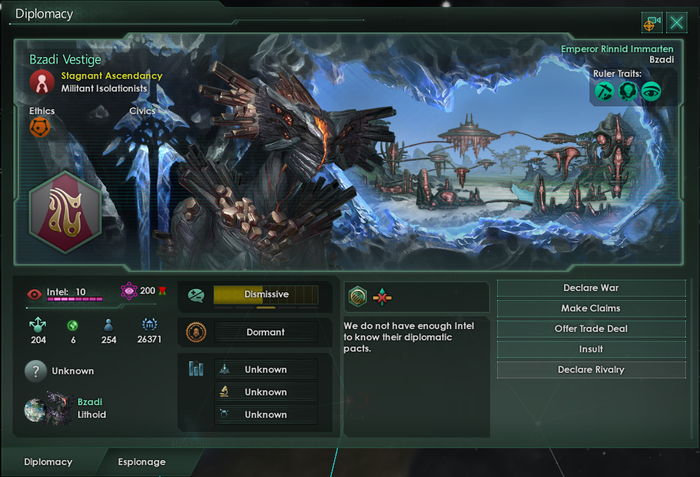This screenshot has height=477, width=700.
Task: Offer a Trade Deal
Action: [590, 329]
